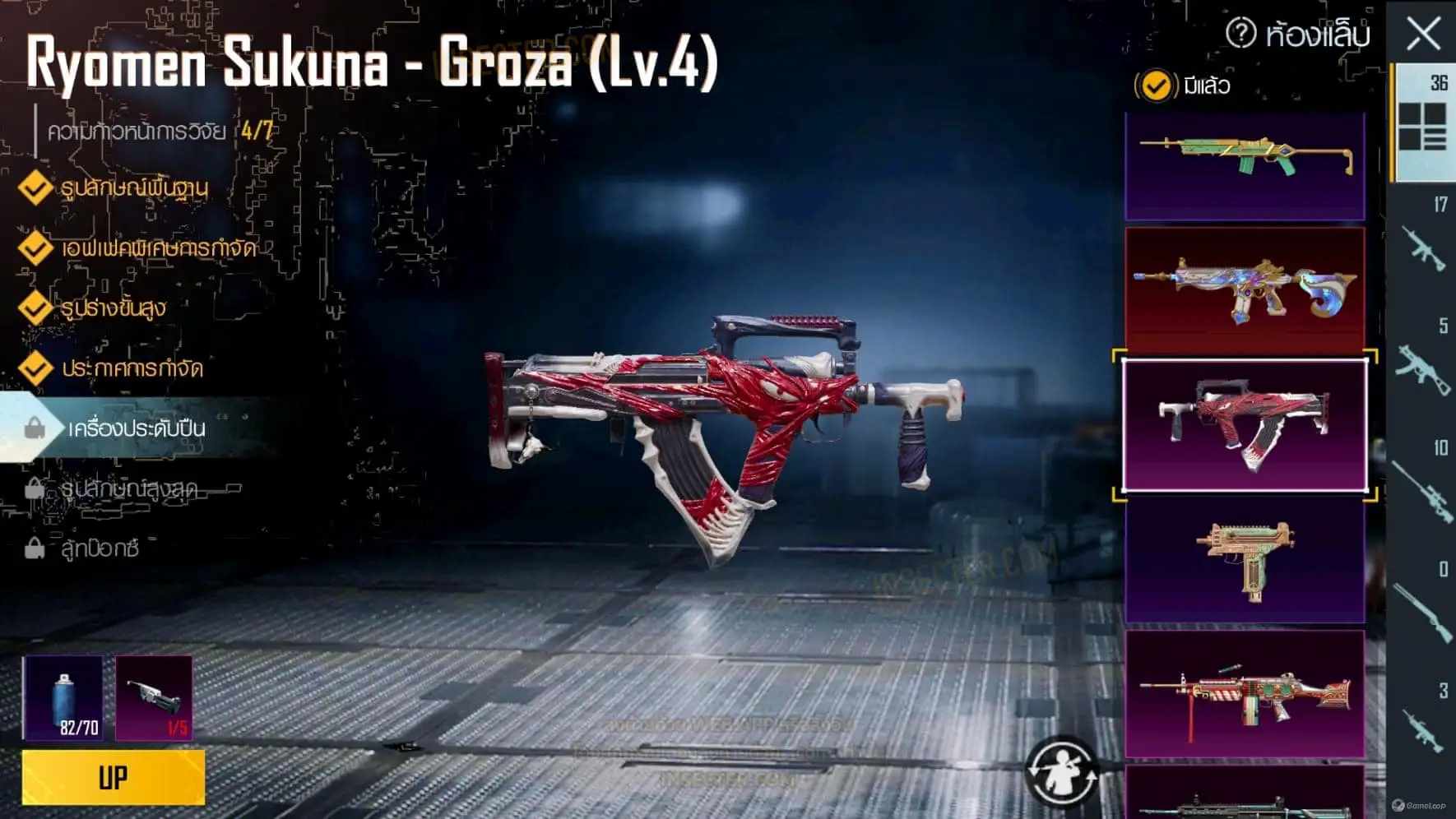Open the ห้องแล็บ help question mark
Image resolution: width=1456 pixels, height=819 pixels.
1240,34
